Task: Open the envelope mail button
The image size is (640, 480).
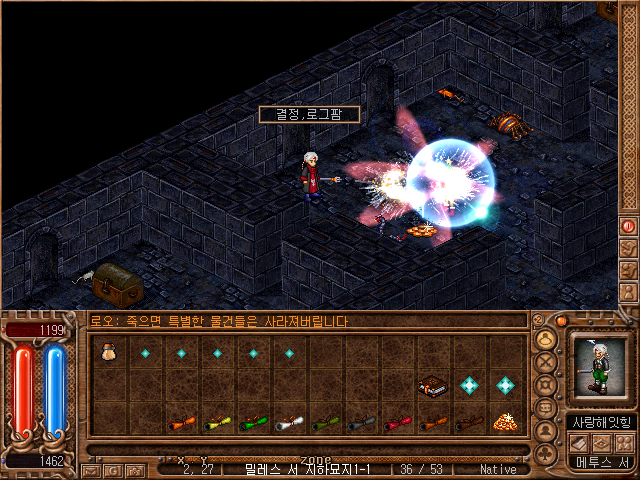Action: (x=92, y=470)
